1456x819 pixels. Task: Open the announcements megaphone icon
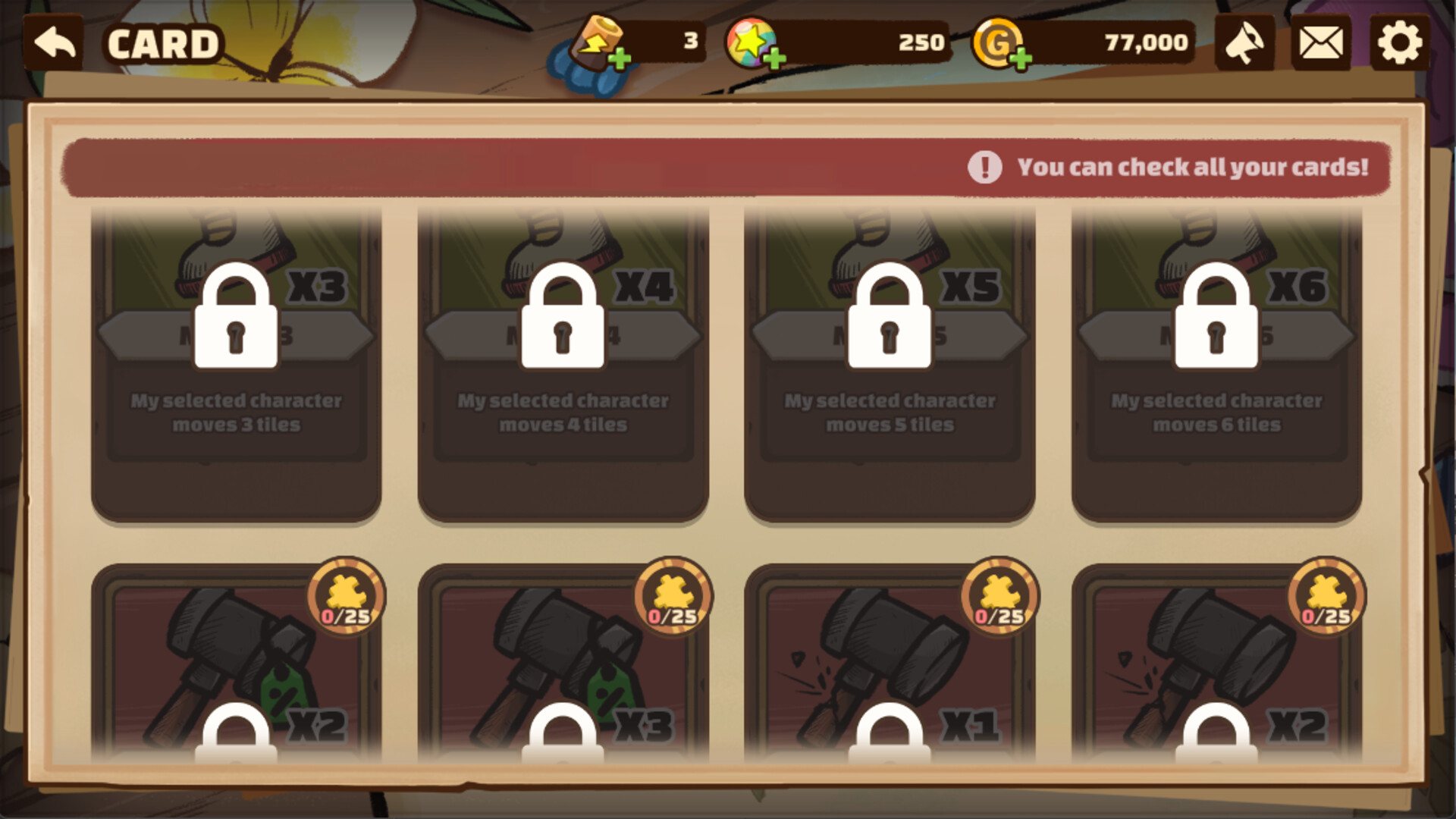pyautogui.click(x=1244, y=42)
